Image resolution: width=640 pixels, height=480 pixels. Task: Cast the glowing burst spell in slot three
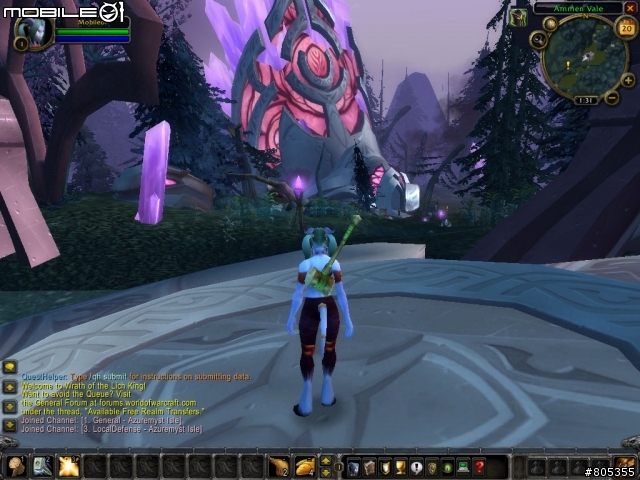point(68,466)
